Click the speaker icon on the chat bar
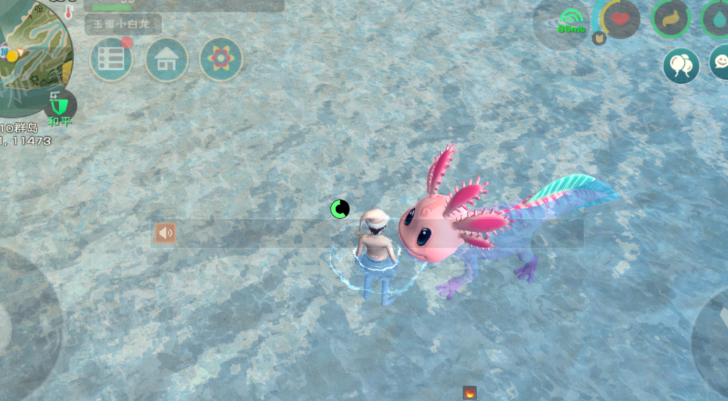 coord(165,233)
